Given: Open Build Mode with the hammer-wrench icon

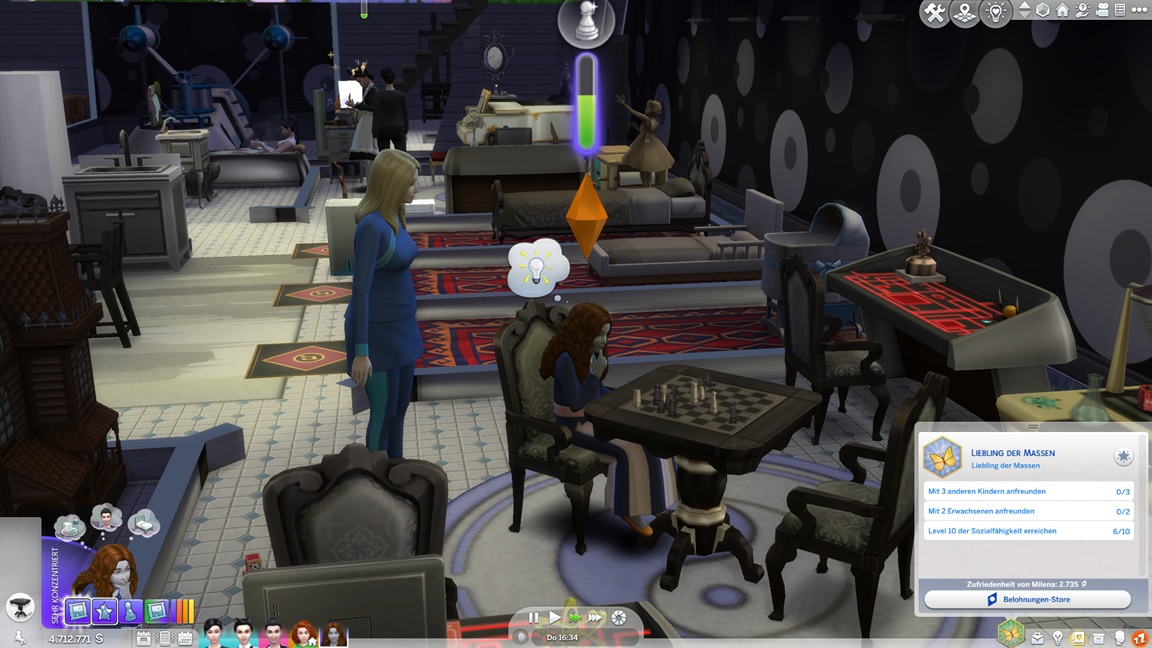Looking at the screenshot, I should pyautogui.click(x=934, y=13).
